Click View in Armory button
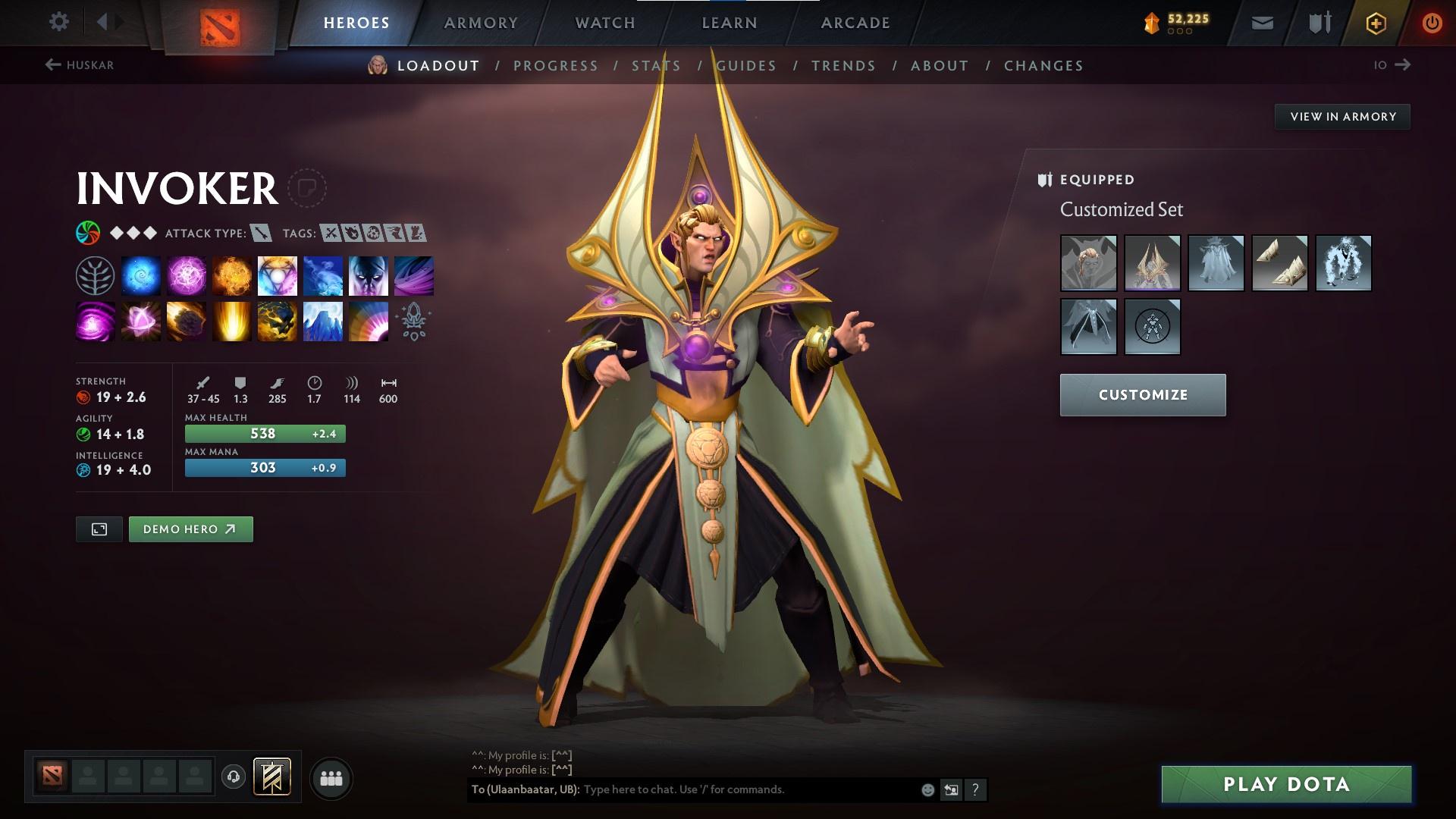The width and height of the screenshot is (1456, 819). click(1342, 117)
